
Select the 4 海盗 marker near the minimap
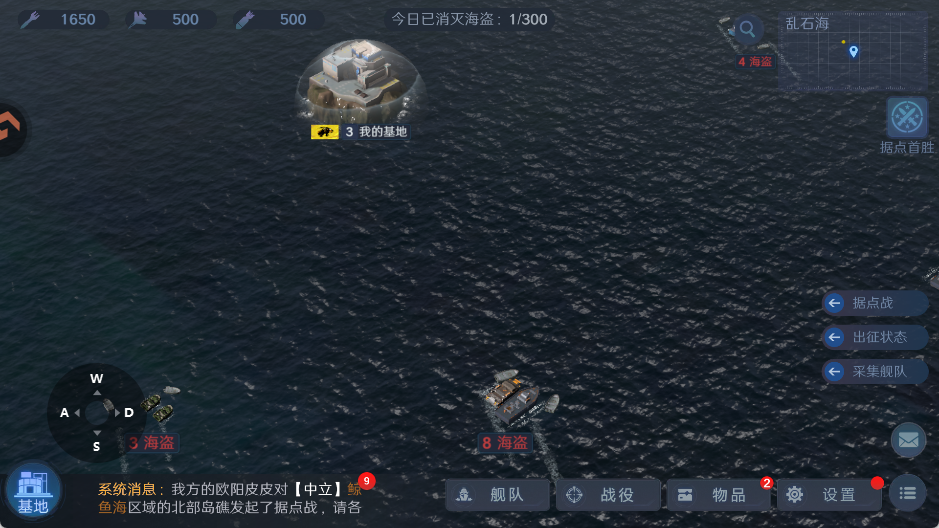(755, 62)
